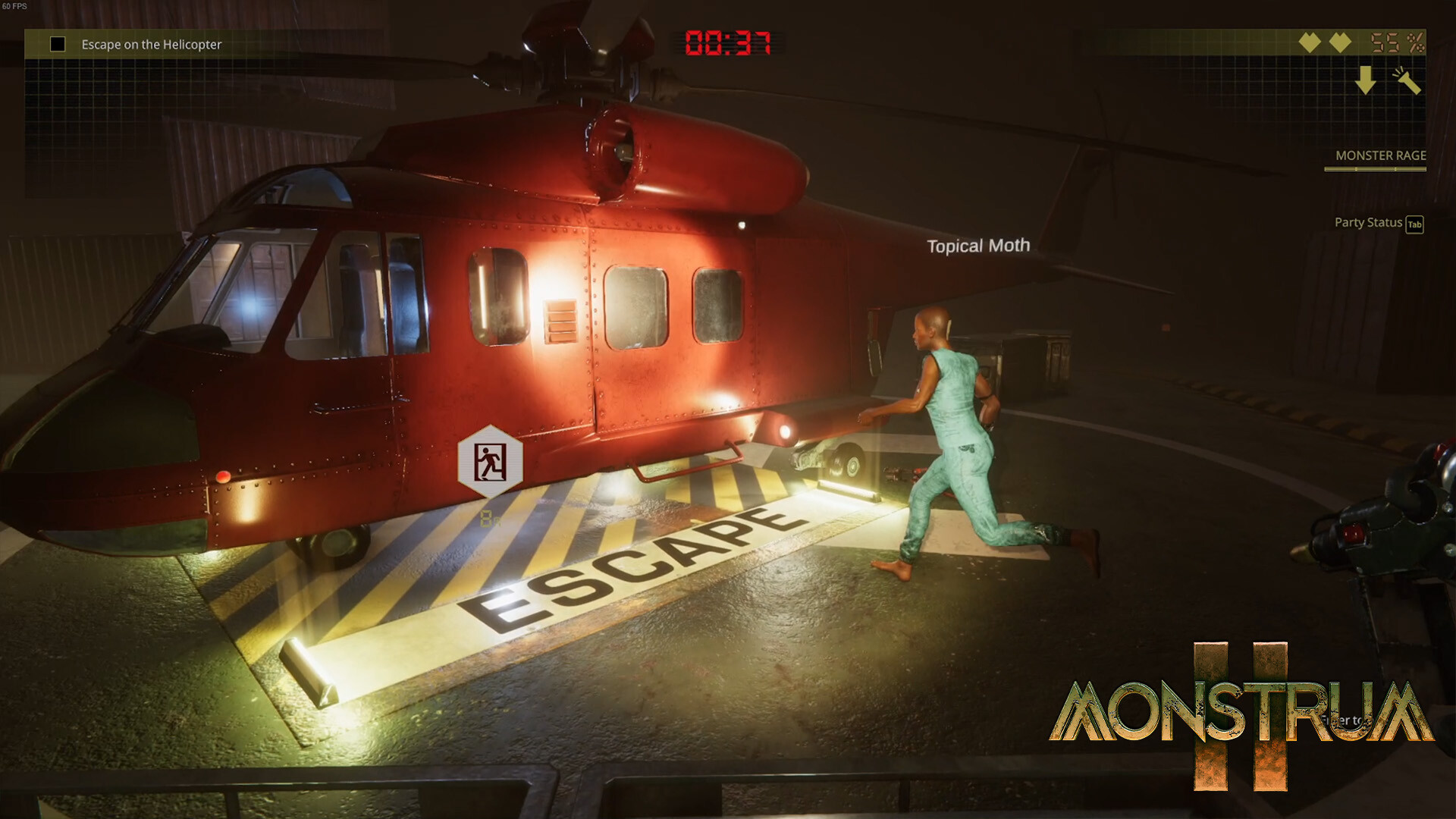1456x819 pixels.
Task: Click the Topical Moth player nametag
Action: tap(978, 245)
